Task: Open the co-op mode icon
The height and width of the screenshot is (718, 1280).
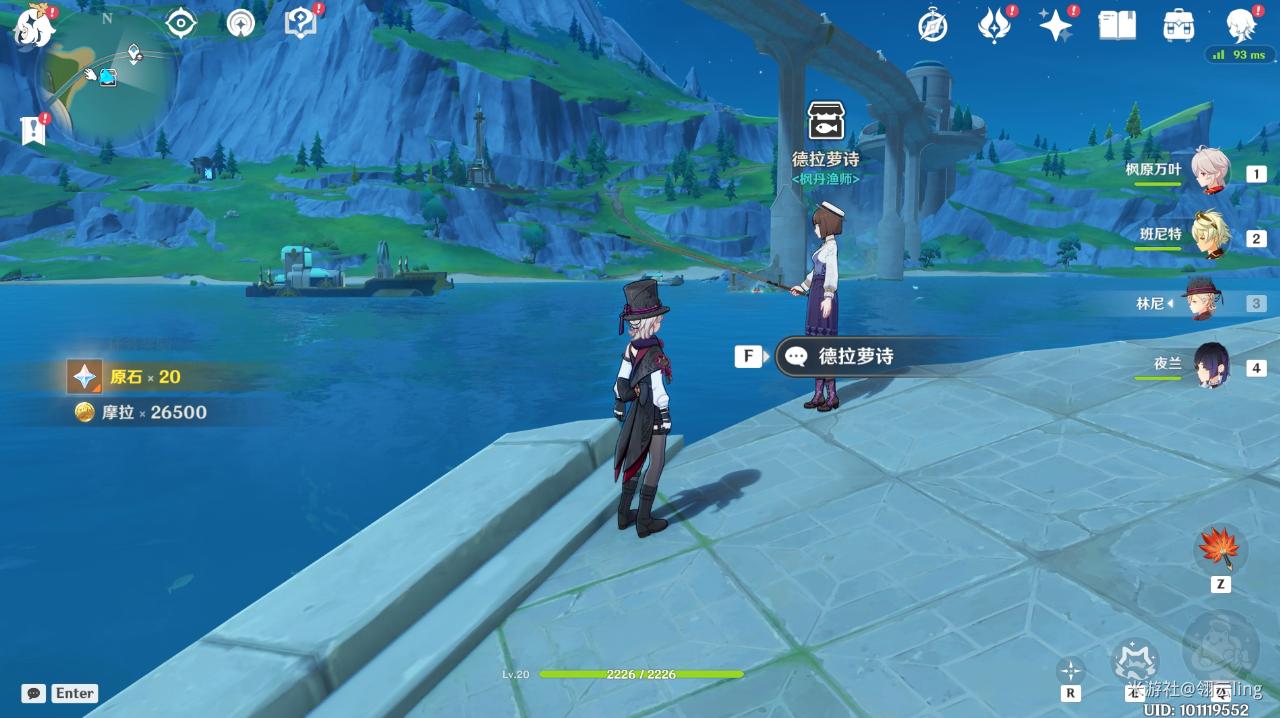Action: coord(241,23)
